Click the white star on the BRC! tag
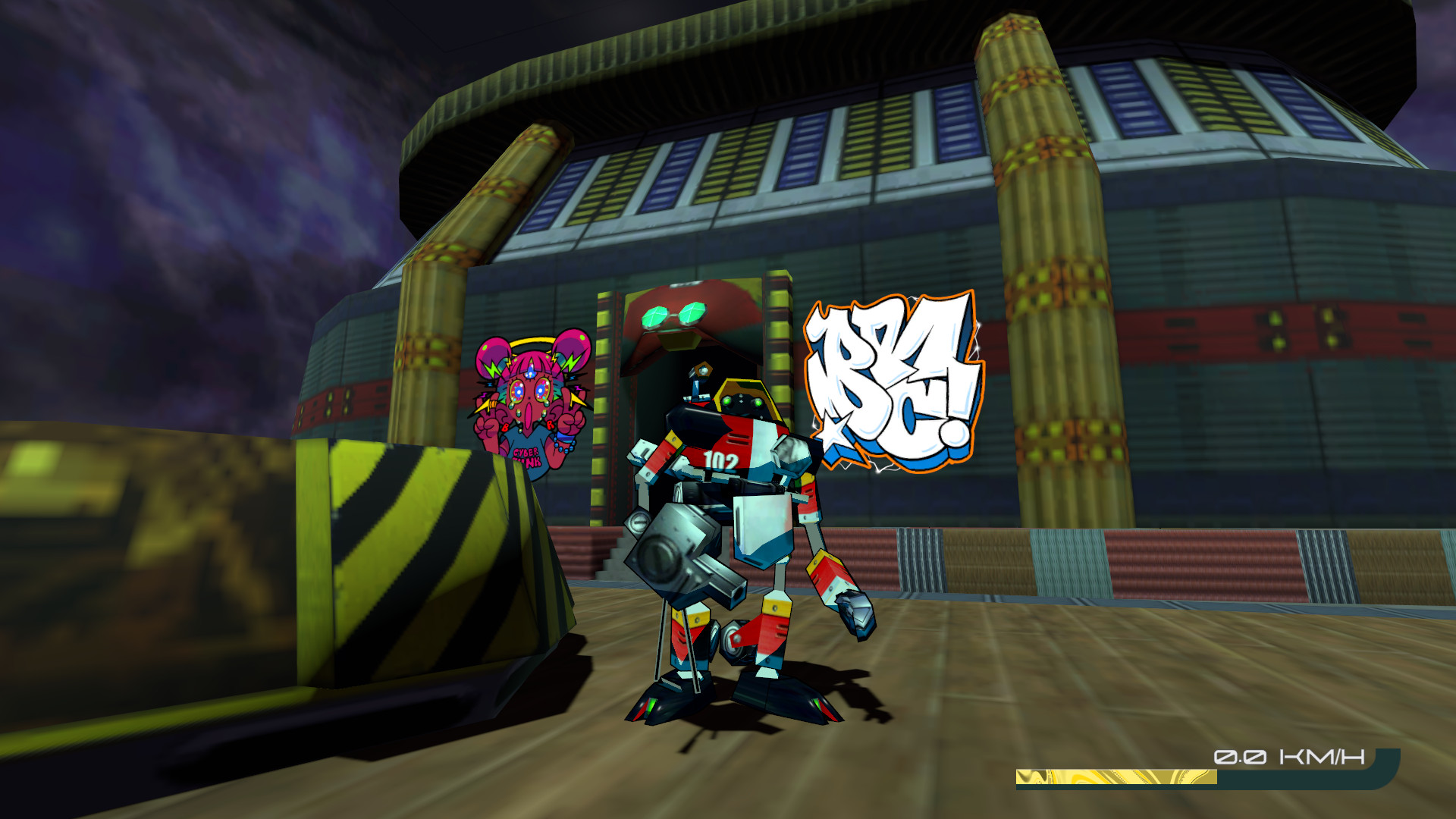 point(832,430)
